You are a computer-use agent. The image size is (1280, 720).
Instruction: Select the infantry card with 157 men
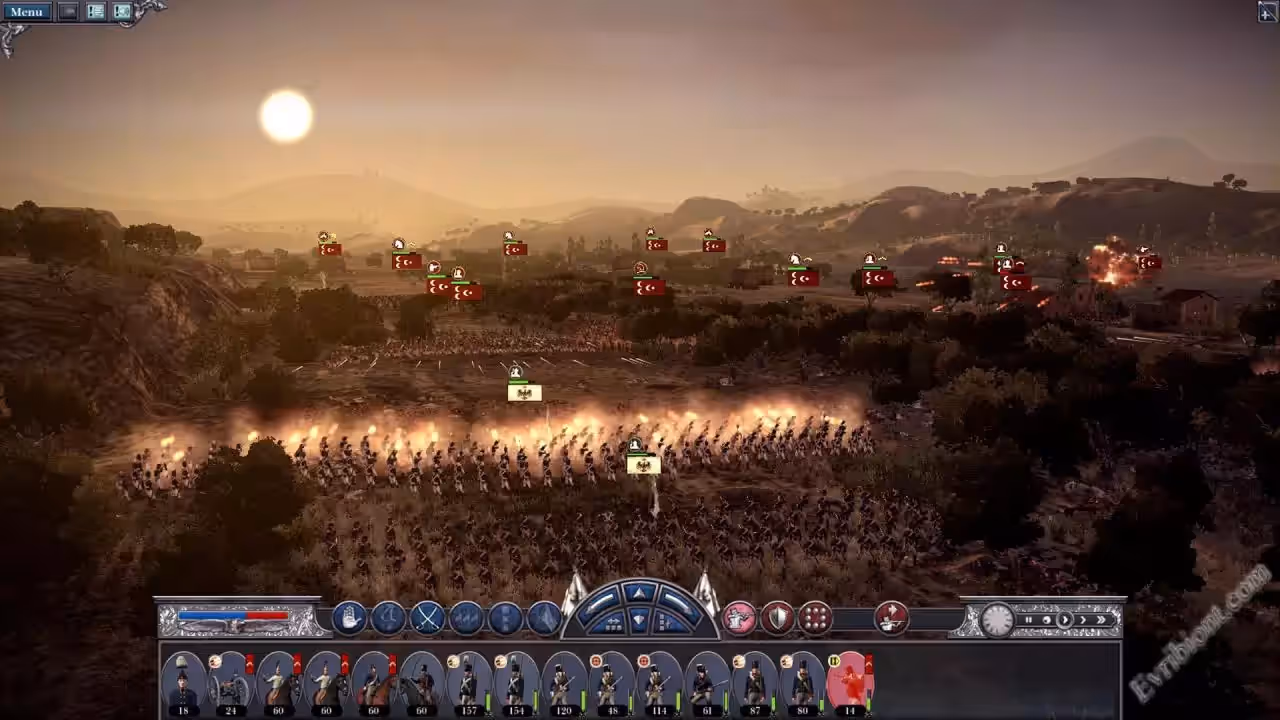point(468,682)
